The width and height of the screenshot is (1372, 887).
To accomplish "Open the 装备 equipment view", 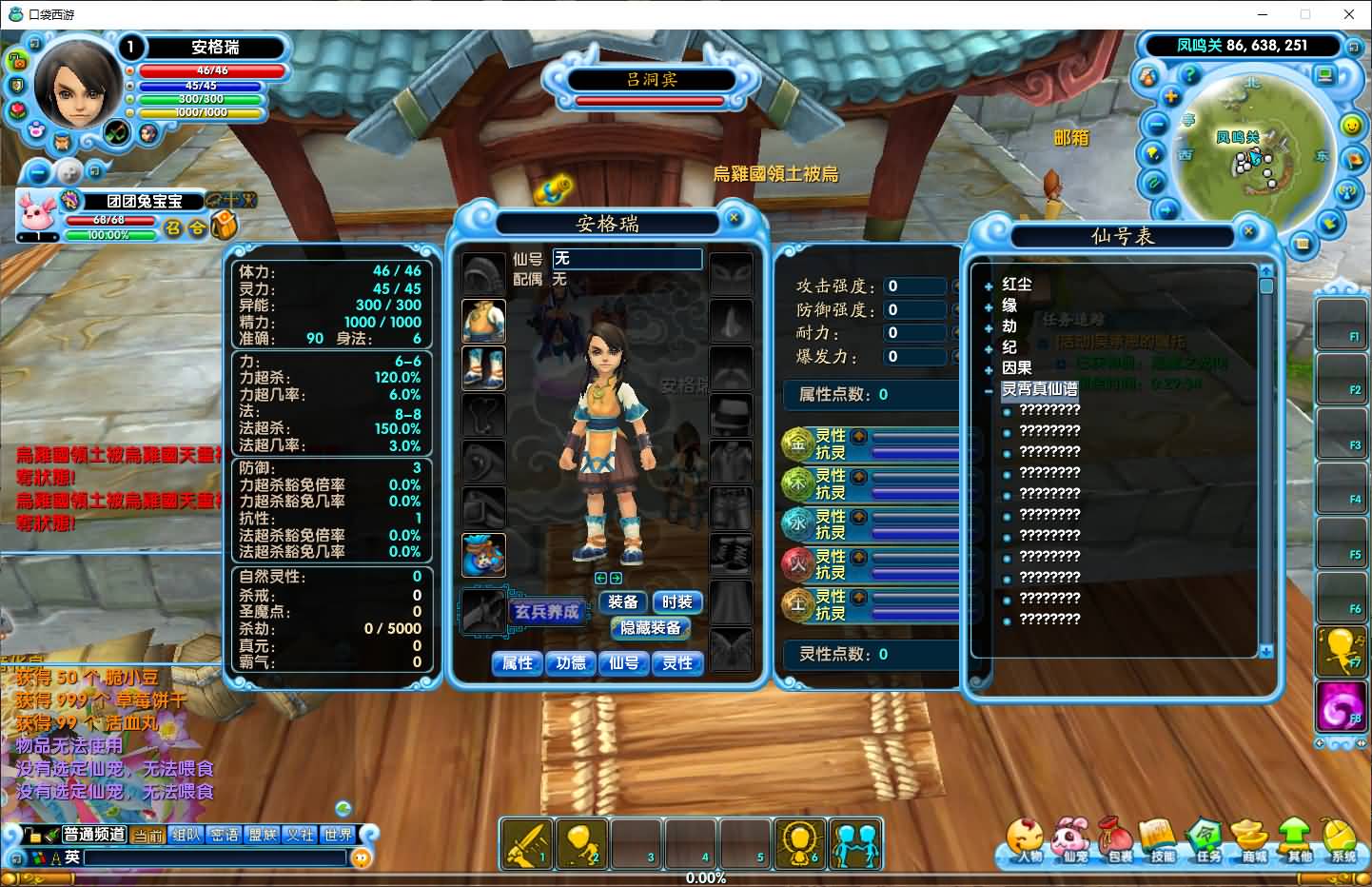I will 623,602.
